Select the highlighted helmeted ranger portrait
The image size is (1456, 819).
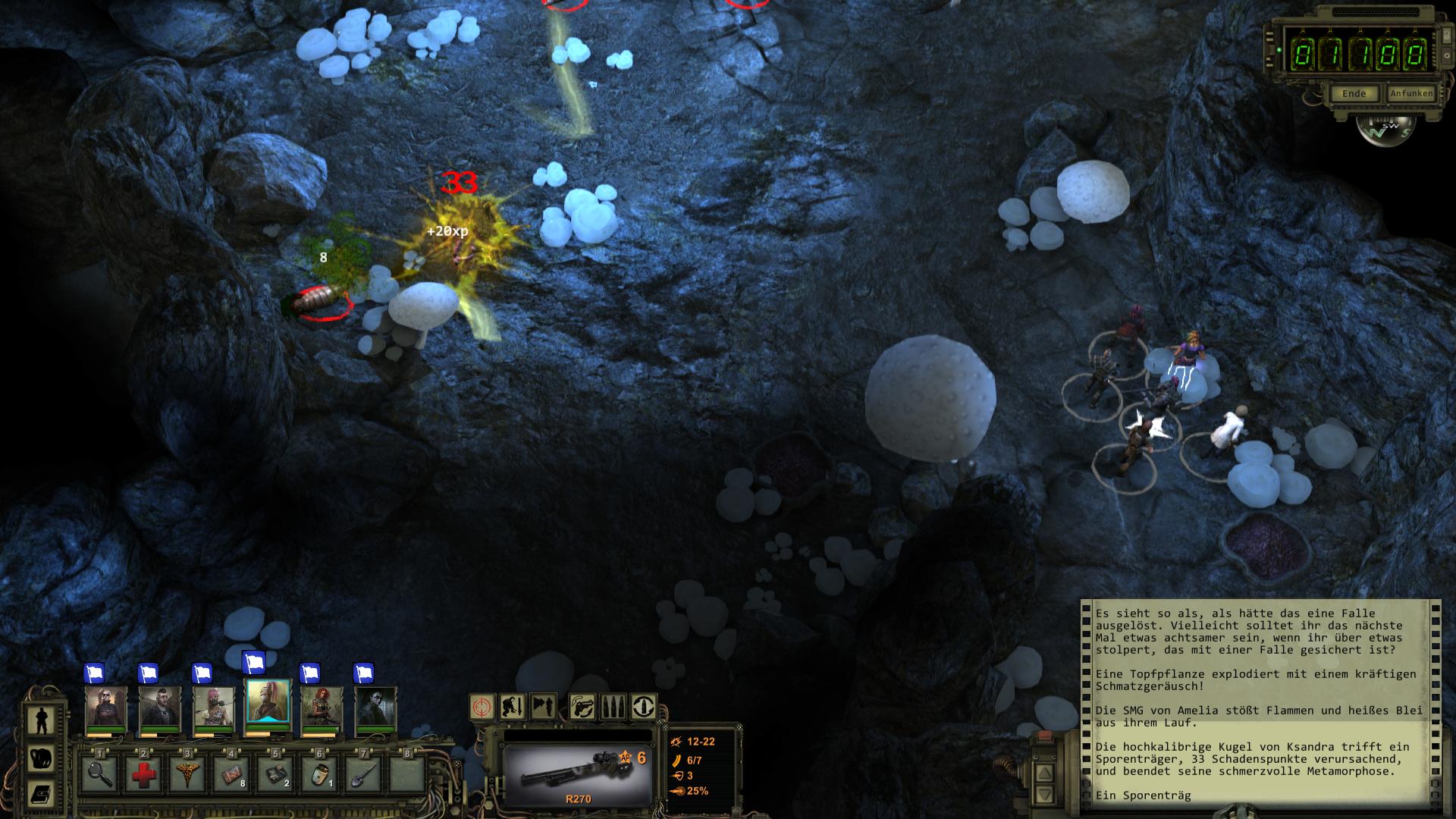[268, 704]
